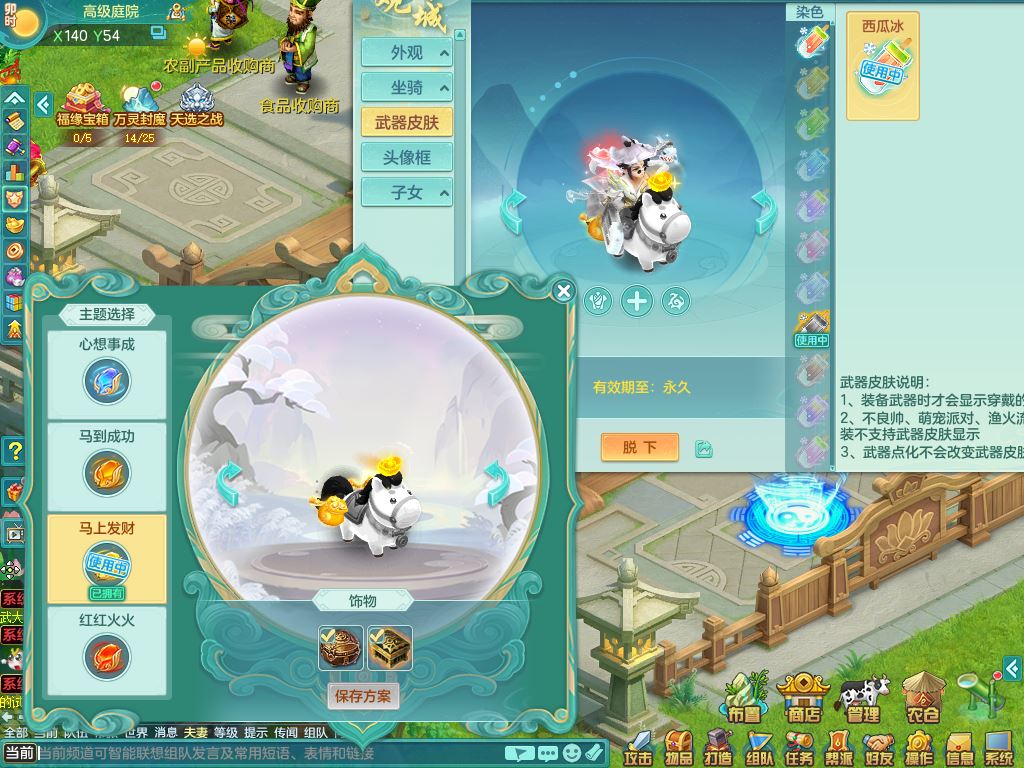Click the 脱下 unequip button
Screen dimensions: 1024x768
point(639,447)
